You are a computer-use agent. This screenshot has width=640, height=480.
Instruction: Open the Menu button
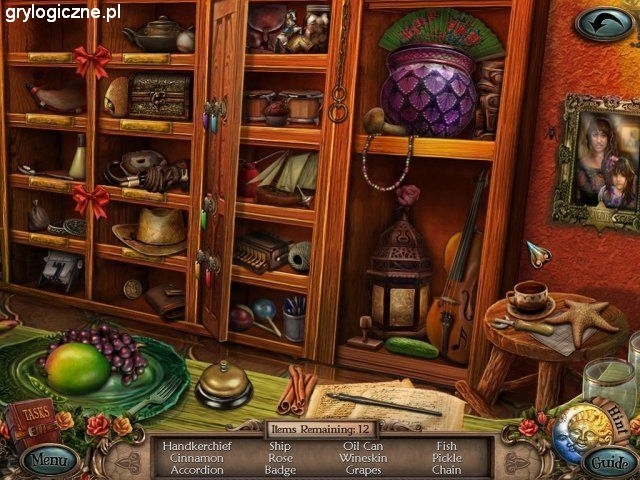click(48, 461)
